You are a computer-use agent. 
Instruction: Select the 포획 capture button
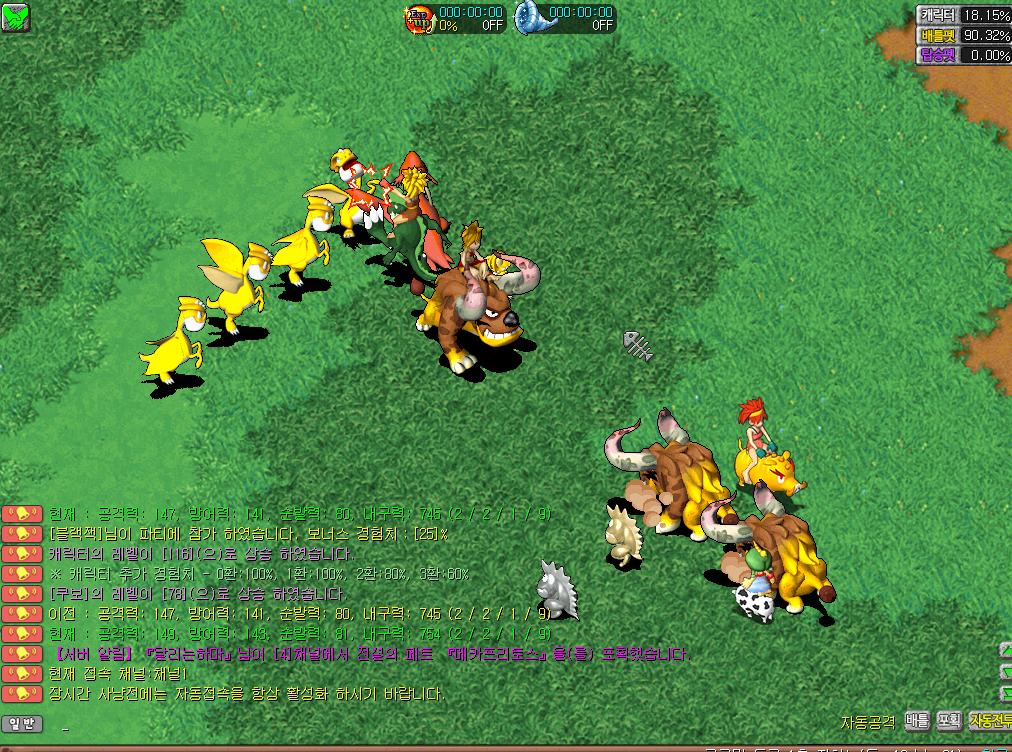pos(948,720)
